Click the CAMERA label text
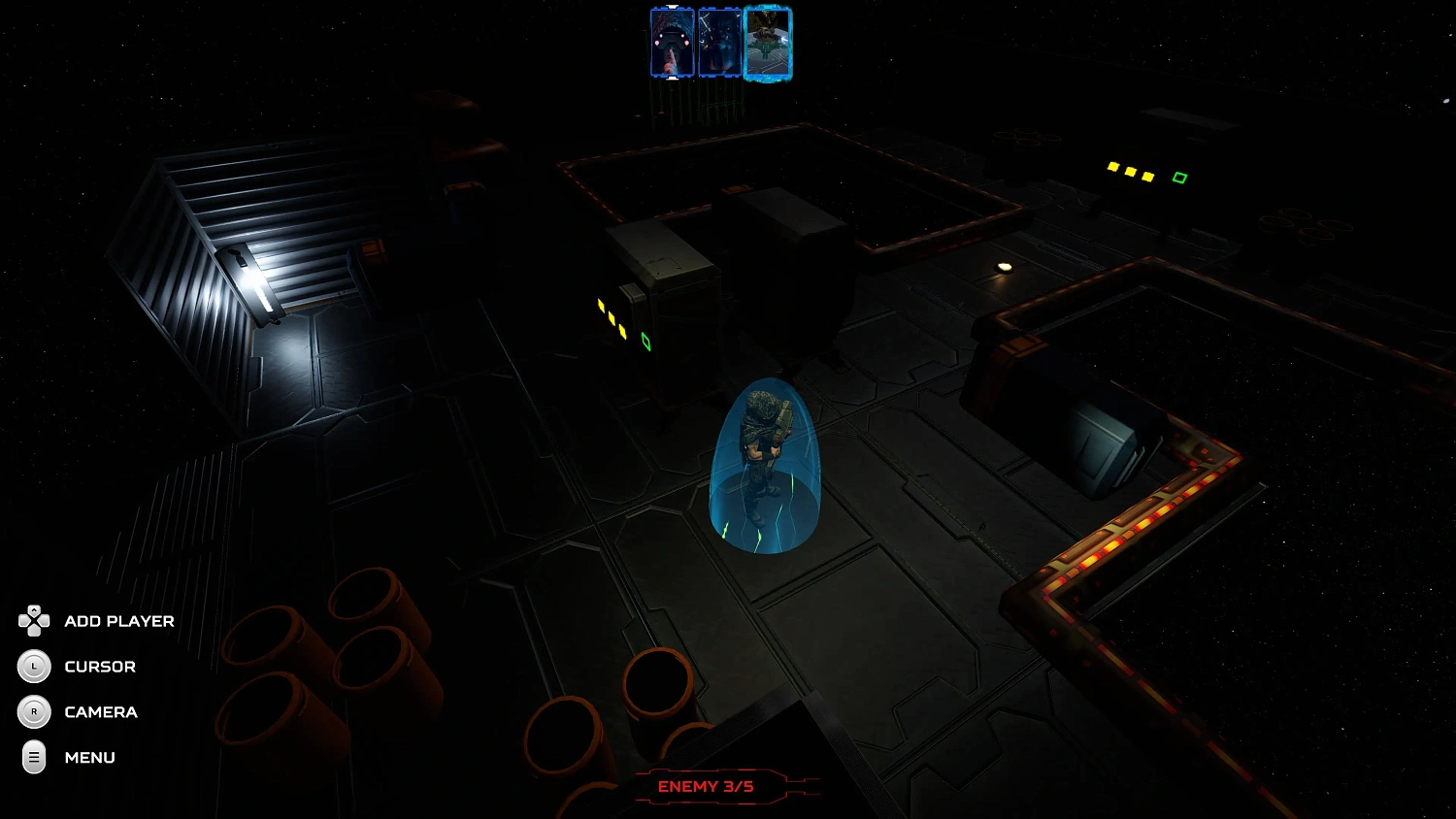This screenshot has width=1456, height=819. (x=101, y=711)
